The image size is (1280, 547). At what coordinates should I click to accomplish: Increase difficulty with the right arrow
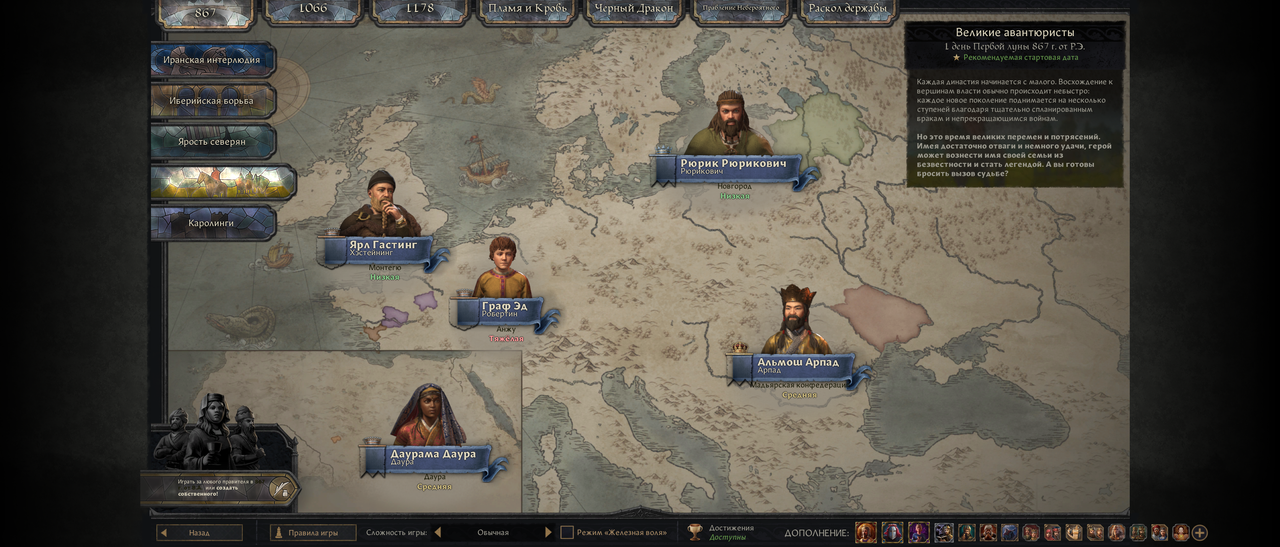(548, 533)
